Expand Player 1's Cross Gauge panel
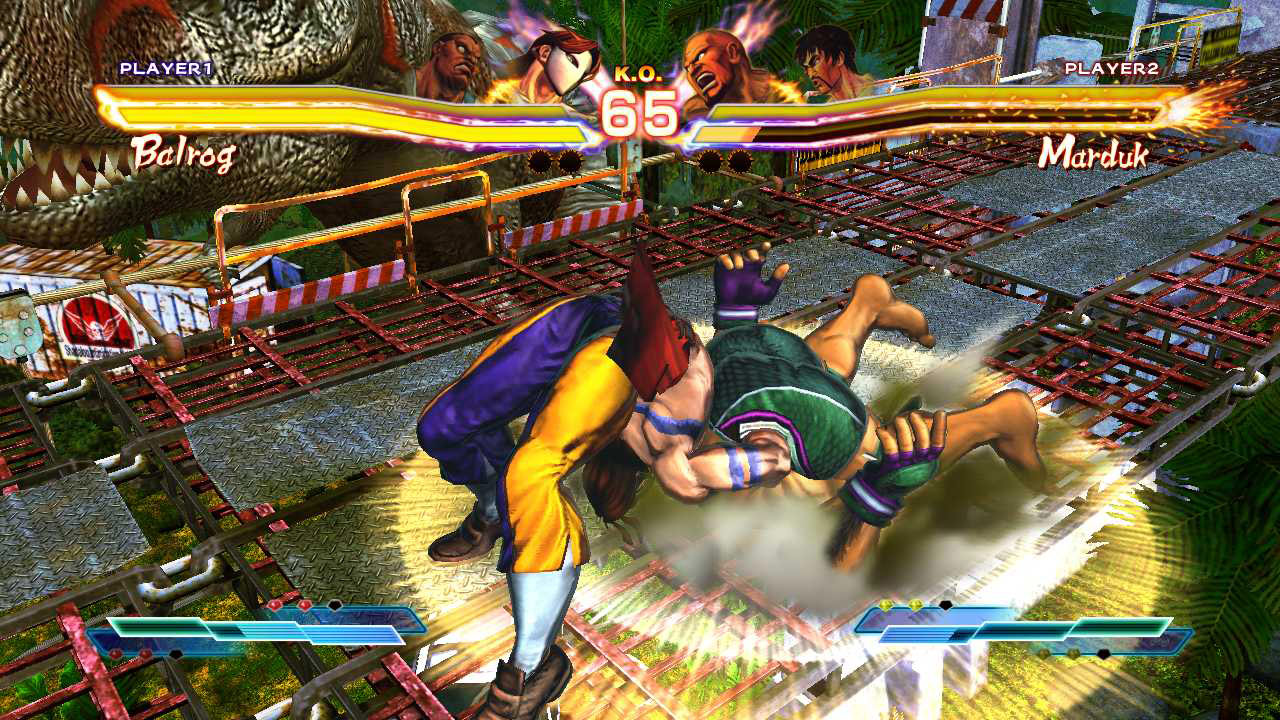 [260, 630]
